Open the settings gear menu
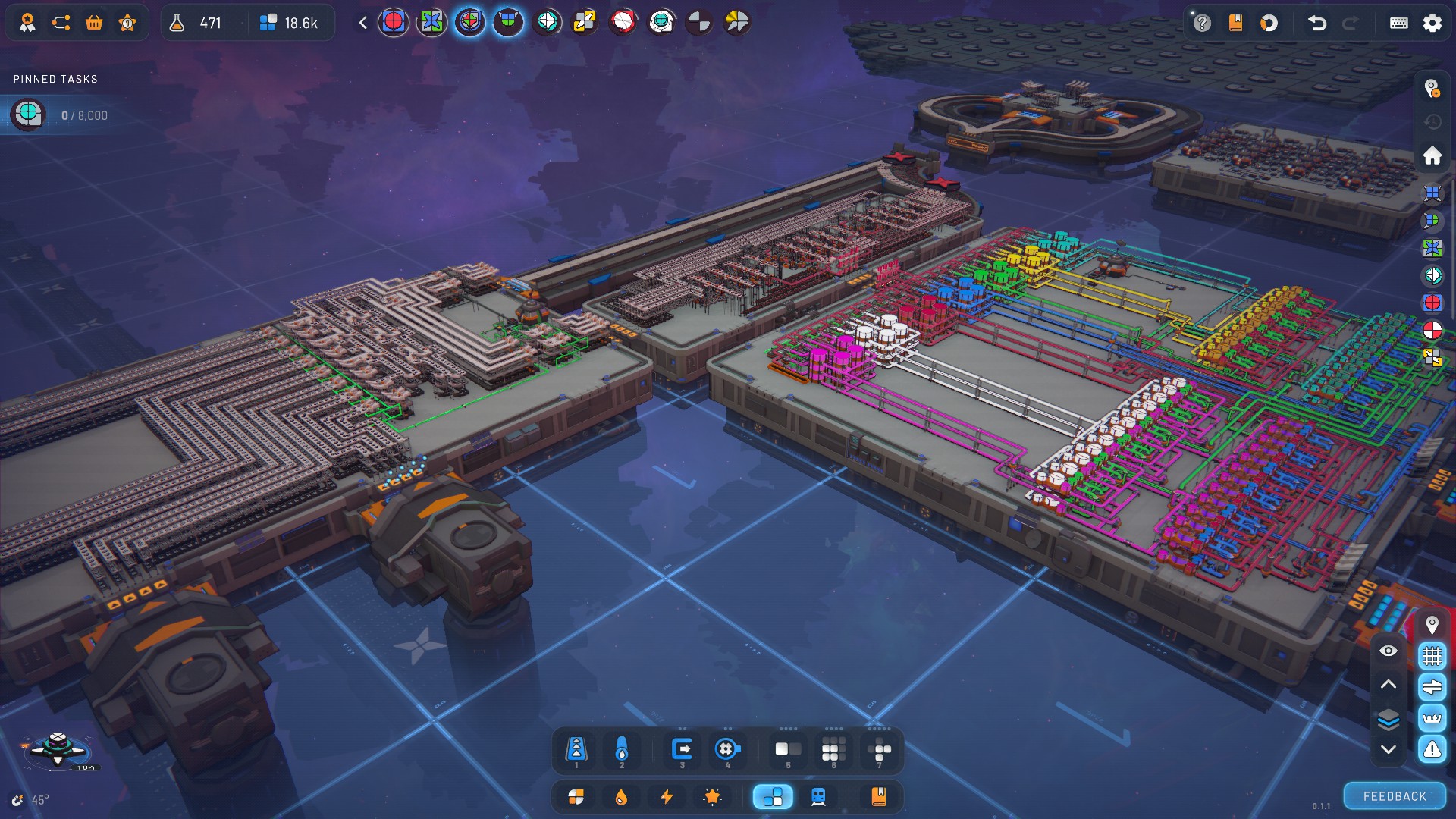 (x=1432, y=23)
